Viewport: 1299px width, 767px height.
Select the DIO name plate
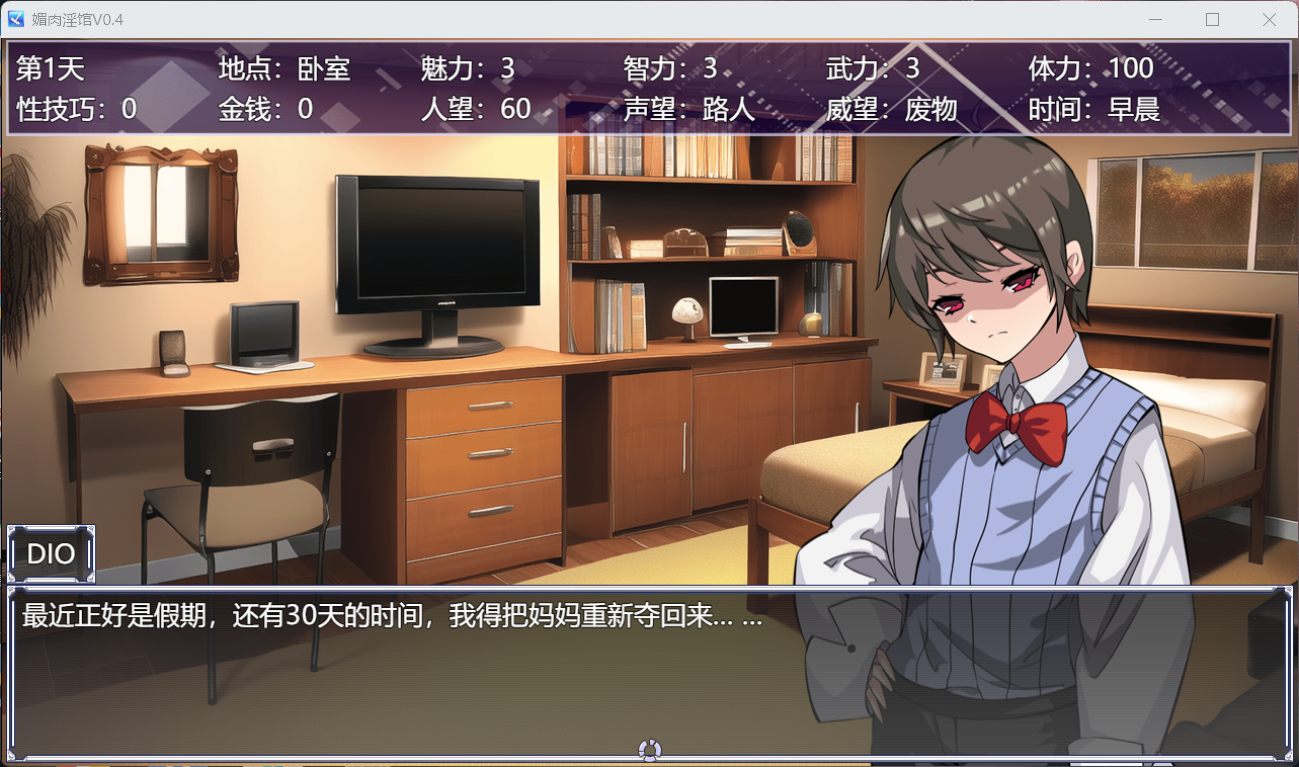coord(50,553)
